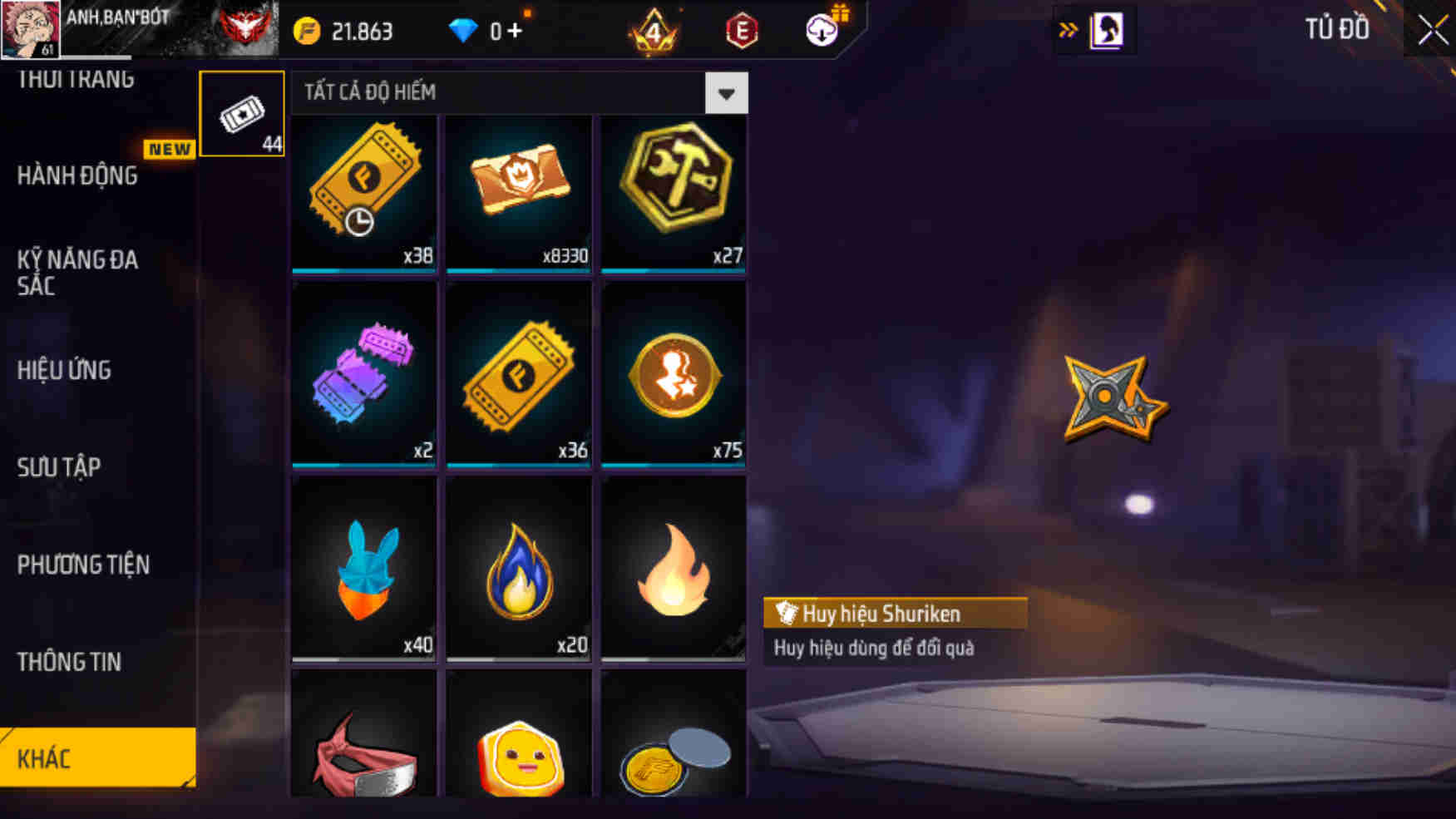1456x819 pixels.
Task: Click the diamond currency icon
Action: (x=463, y=29)
